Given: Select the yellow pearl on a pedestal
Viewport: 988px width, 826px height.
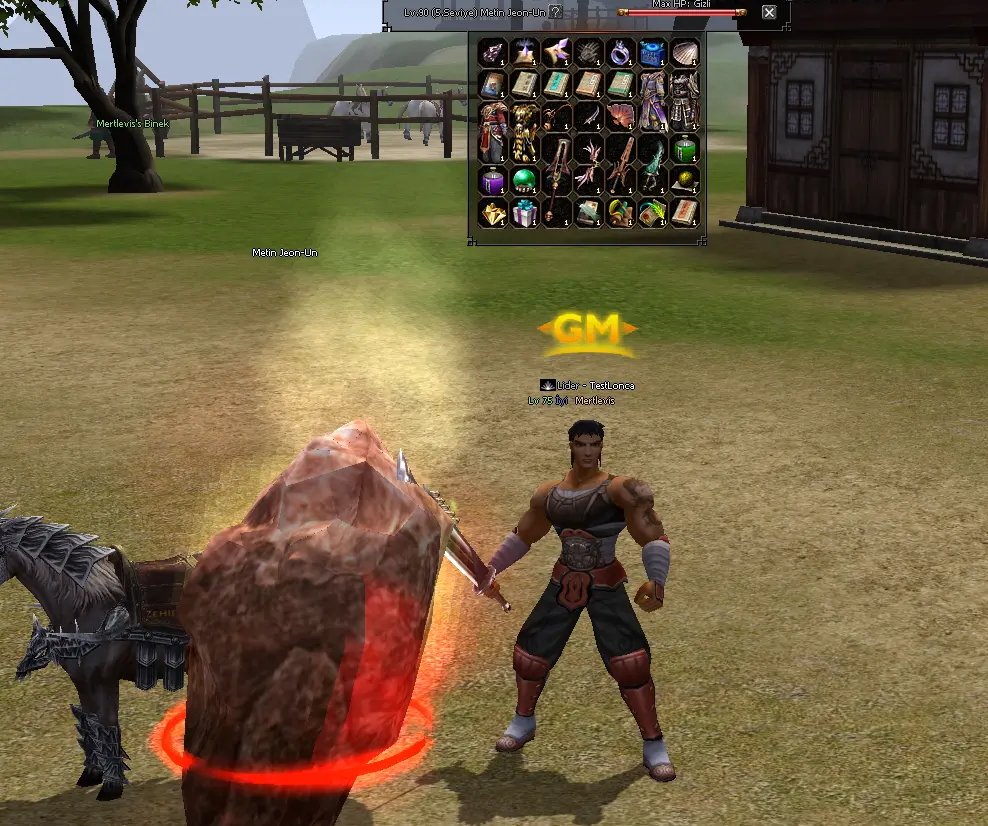Looking at the screenshot, I should click(684, 181).
